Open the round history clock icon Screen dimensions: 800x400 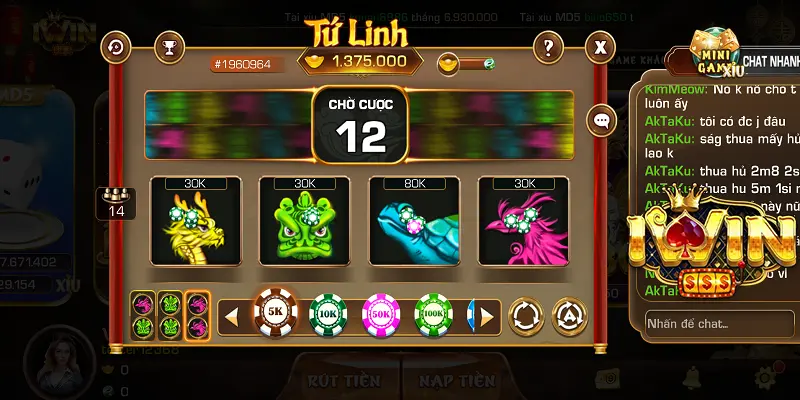(x=117, y=46)
